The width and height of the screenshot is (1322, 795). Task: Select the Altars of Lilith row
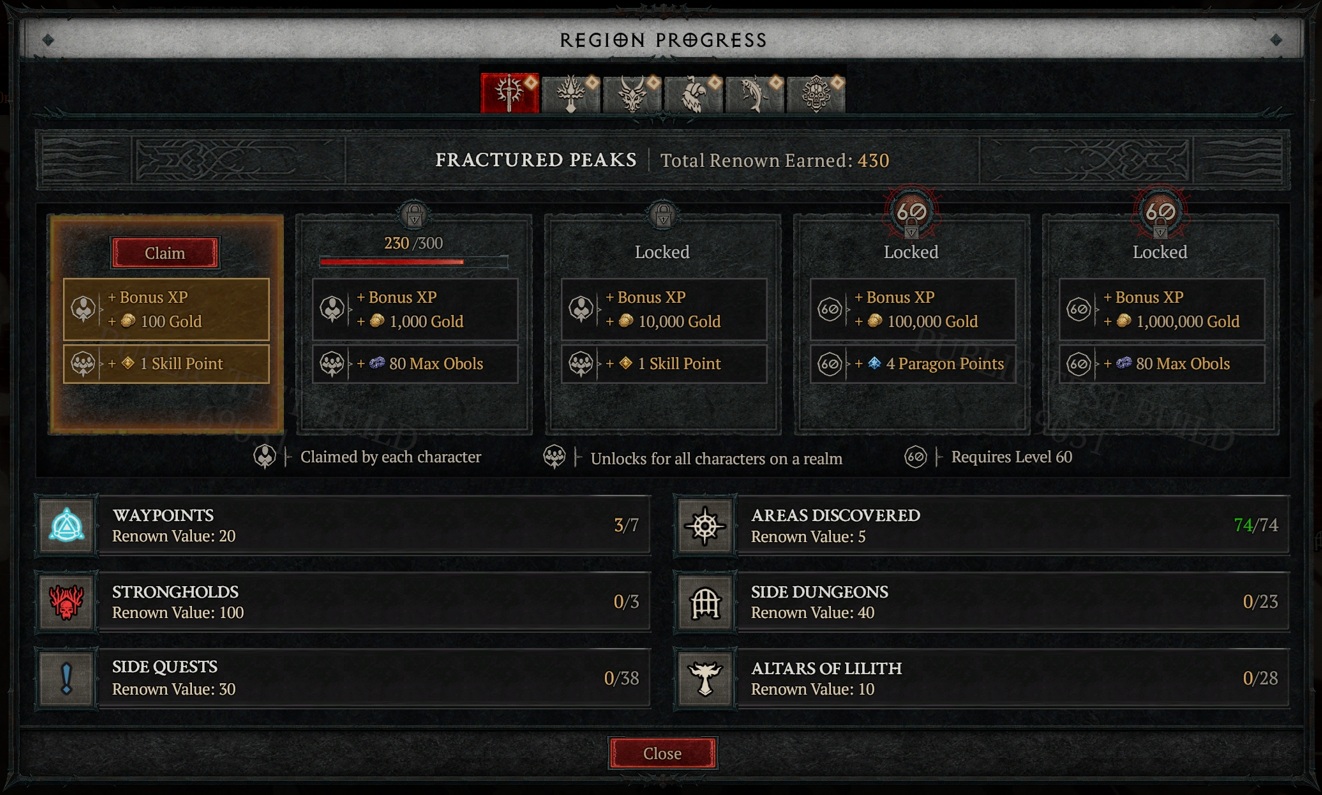tap(982, 678)
